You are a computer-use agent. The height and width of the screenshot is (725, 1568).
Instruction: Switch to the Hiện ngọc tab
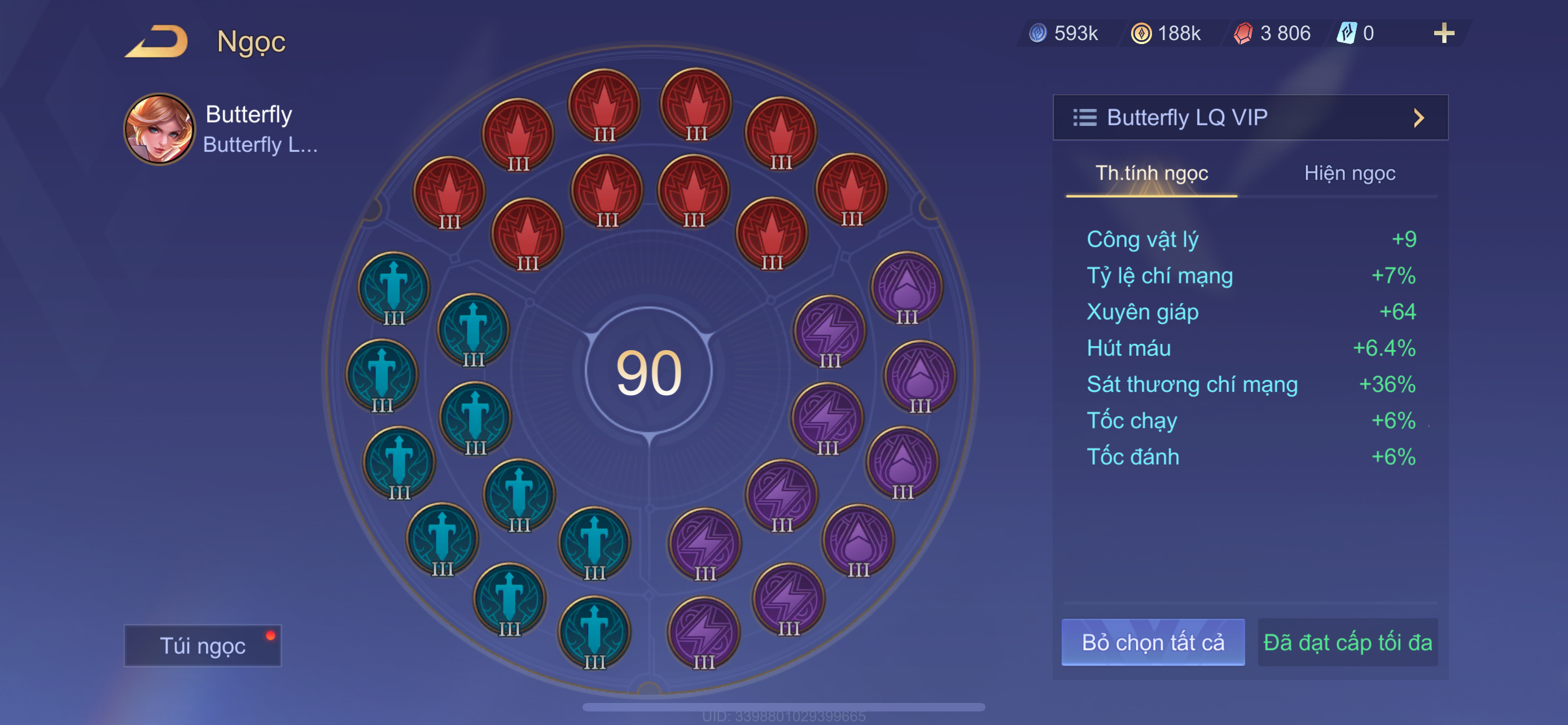click(1349, 173)
